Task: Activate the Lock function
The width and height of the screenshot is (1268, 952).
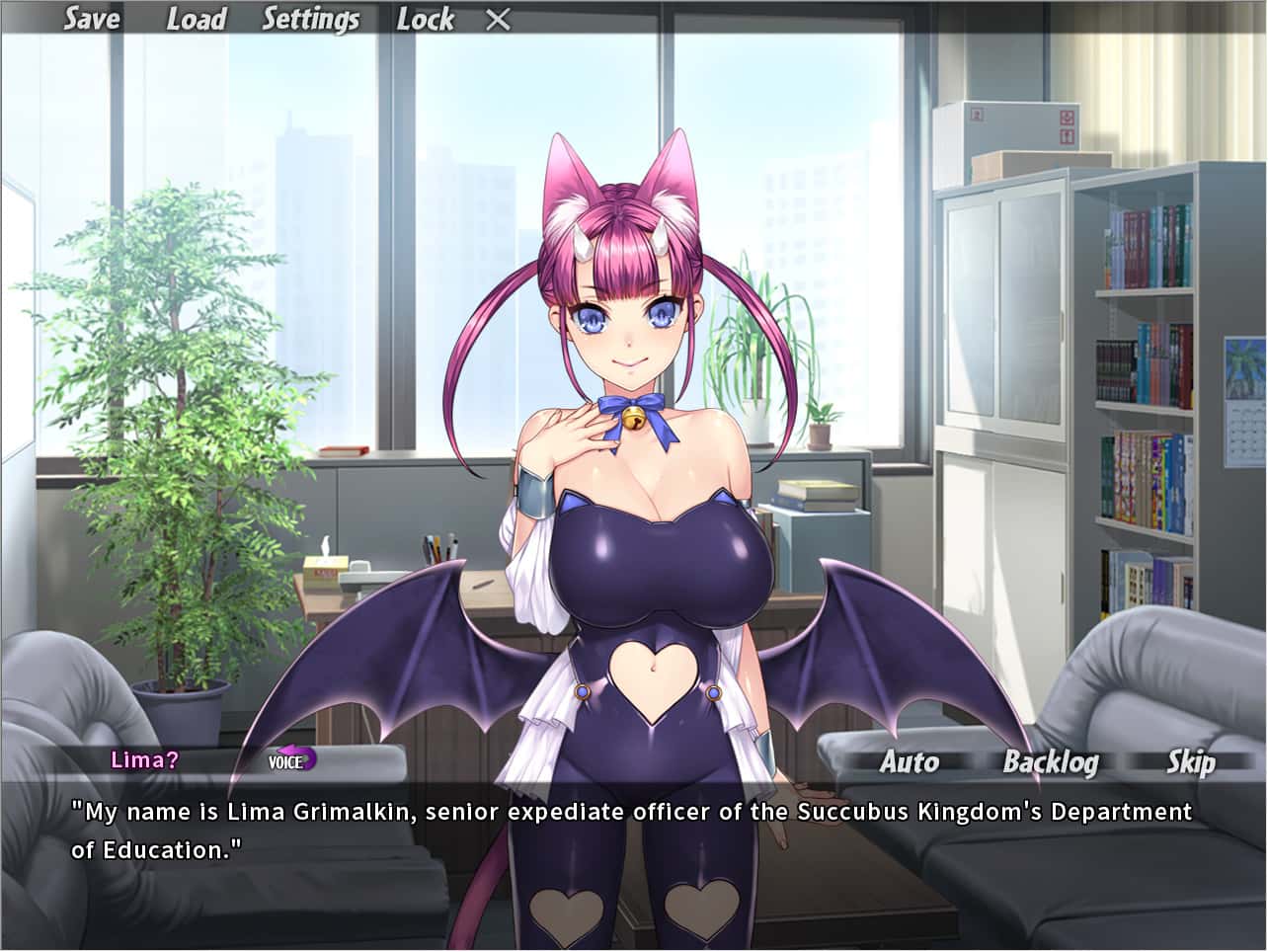Action: [427, 19]
